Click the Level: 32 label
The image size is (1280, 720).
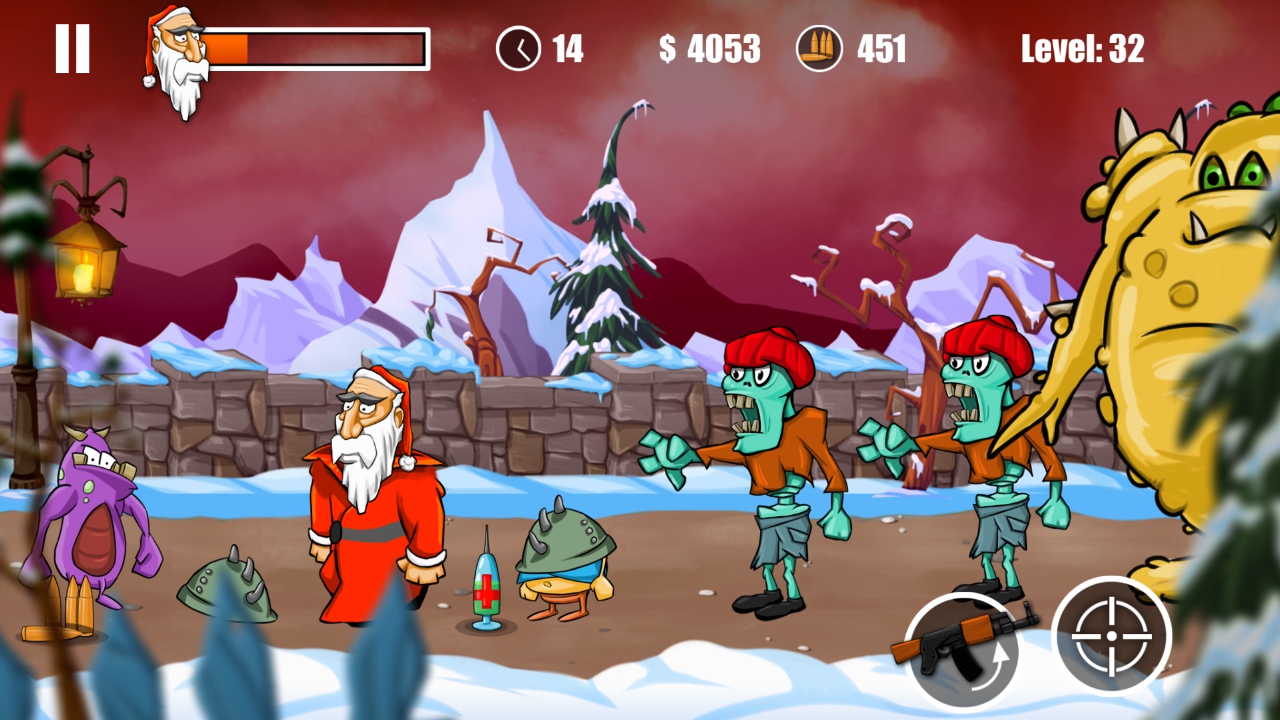pos(1083,49)
